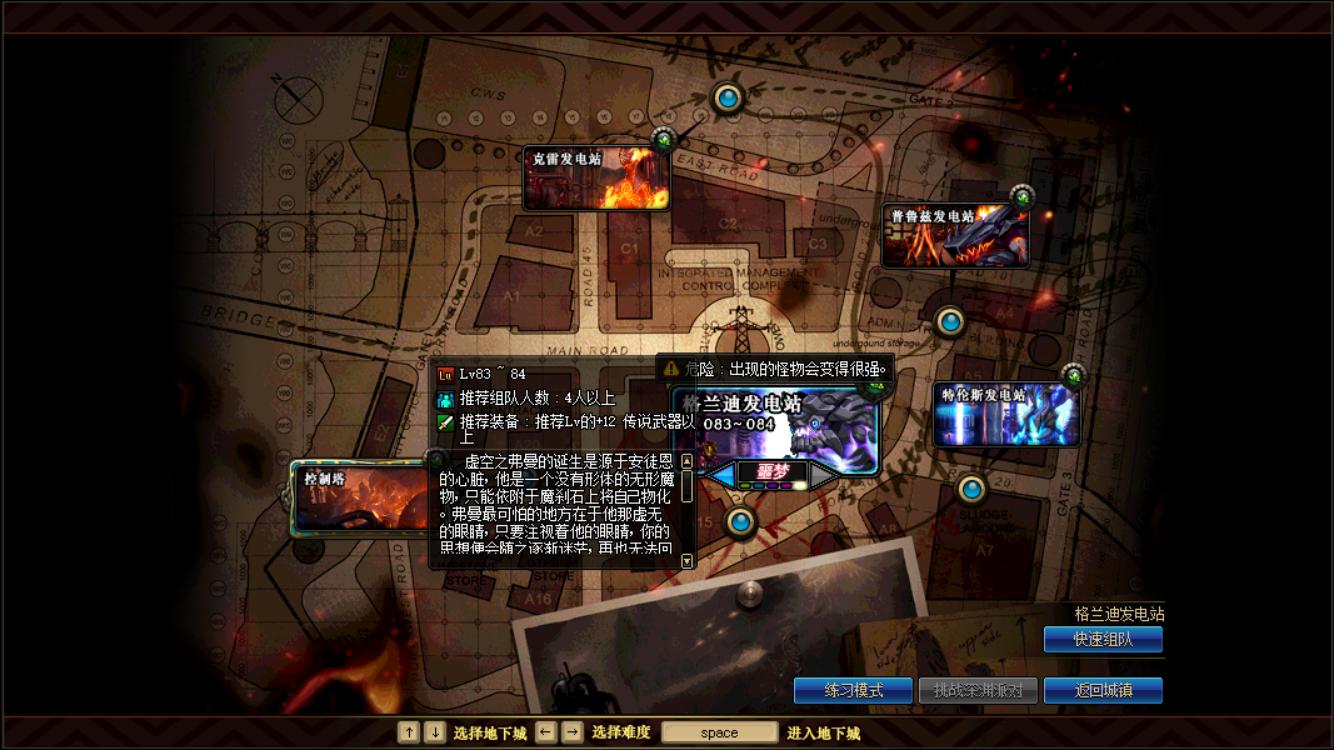Click 返回城镇 to return to town
Image resolution: width=1334 pixels, height=750 pixels.
click(1103, 690)
